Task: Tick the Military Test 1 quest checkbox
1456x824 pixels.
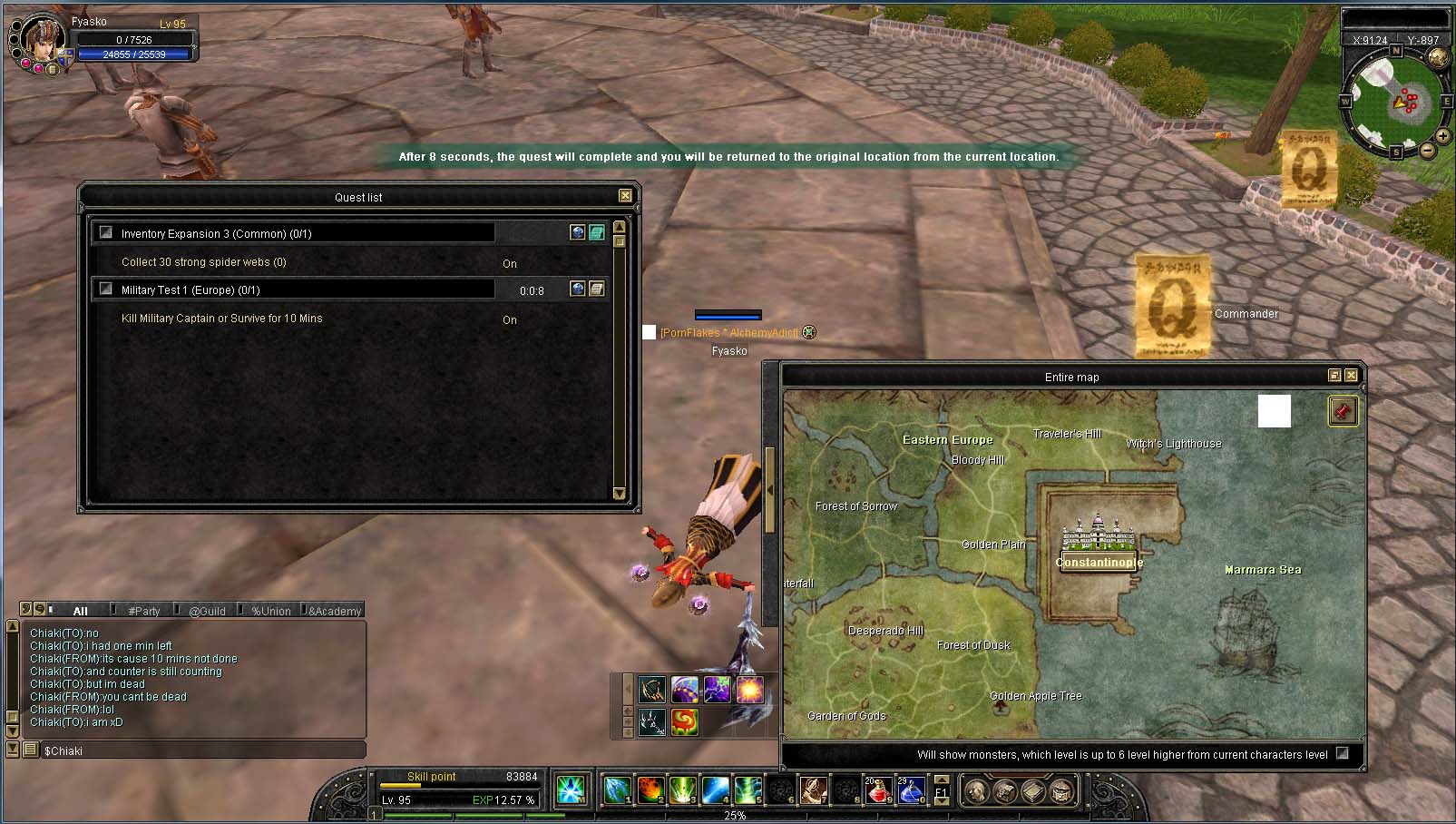Action: [106, 289]
